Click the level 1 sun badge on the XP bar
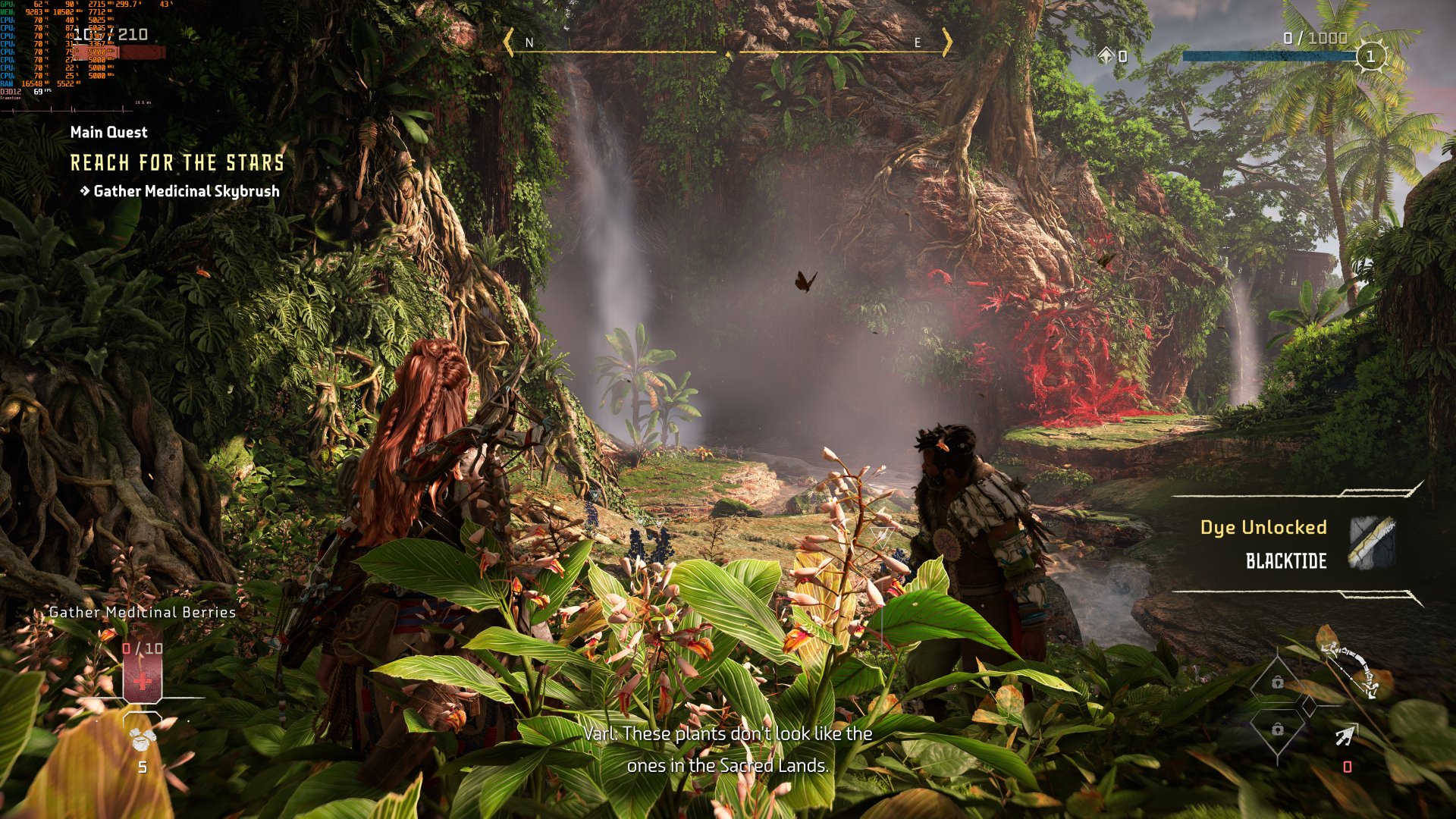 click(x=1371, y=56)
